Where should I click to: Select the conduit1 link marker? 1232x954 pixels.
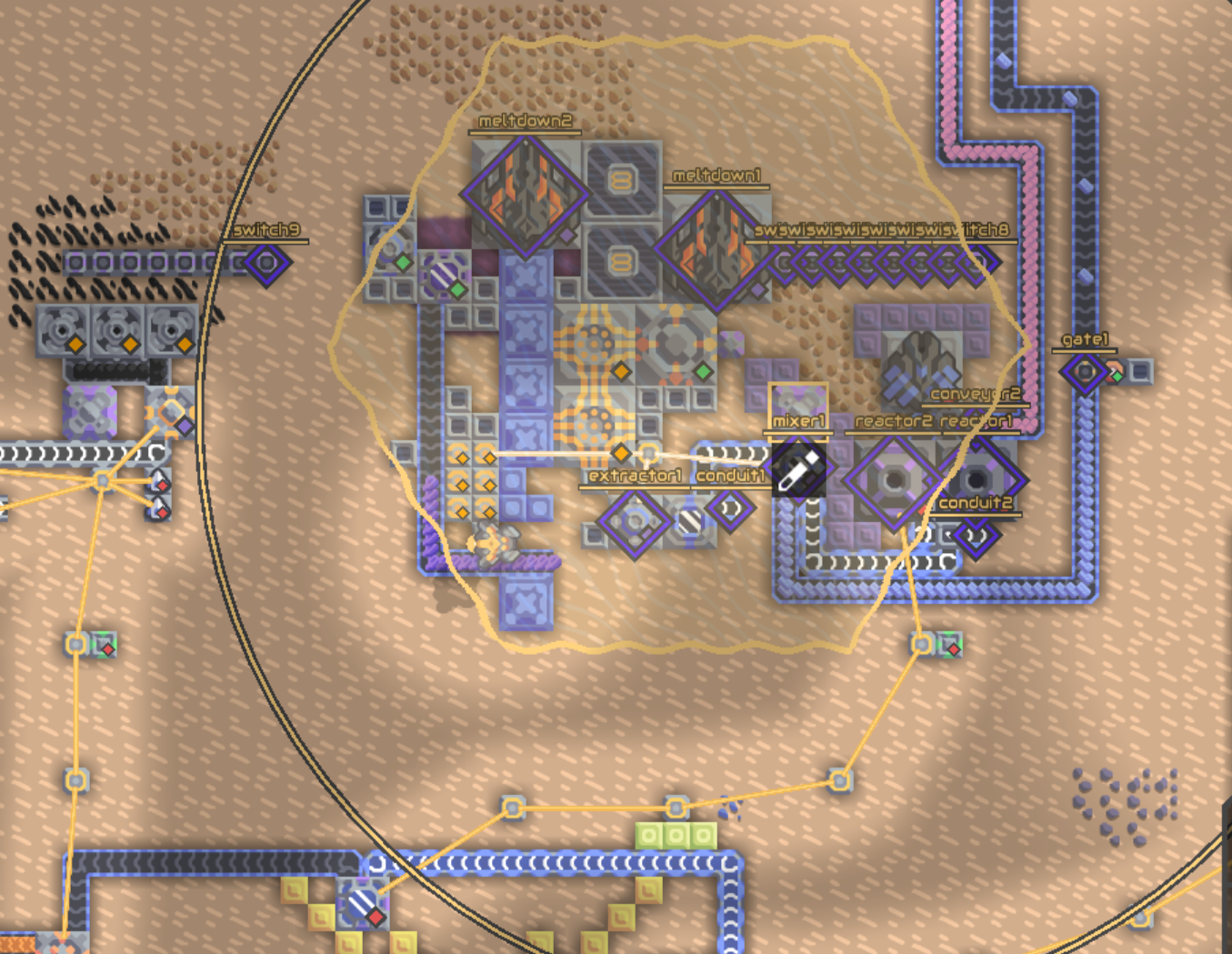pos(730,509)
